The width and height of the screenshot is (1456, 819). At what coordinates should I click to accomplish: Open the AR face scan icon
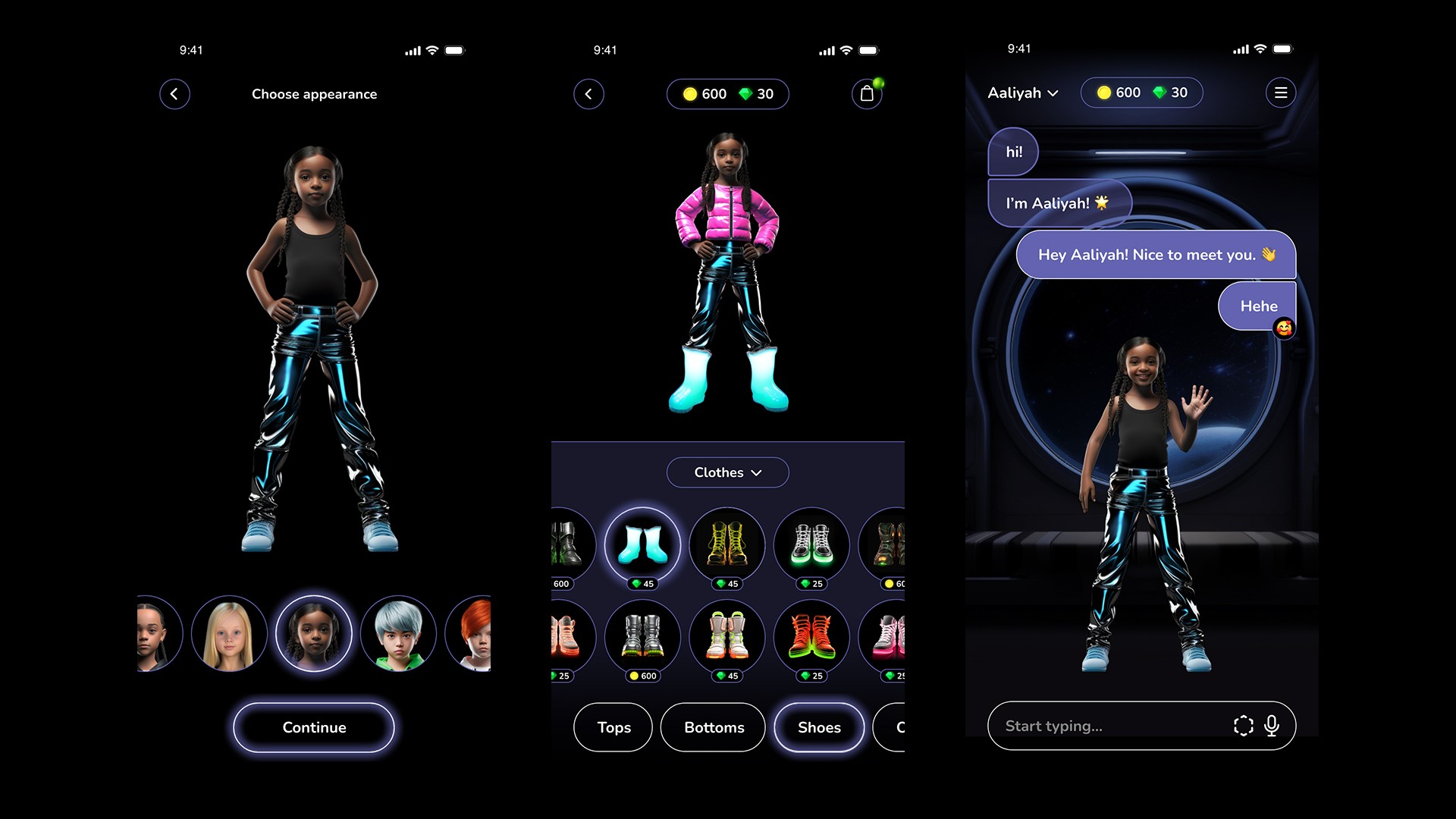[x=1242, y=726]
